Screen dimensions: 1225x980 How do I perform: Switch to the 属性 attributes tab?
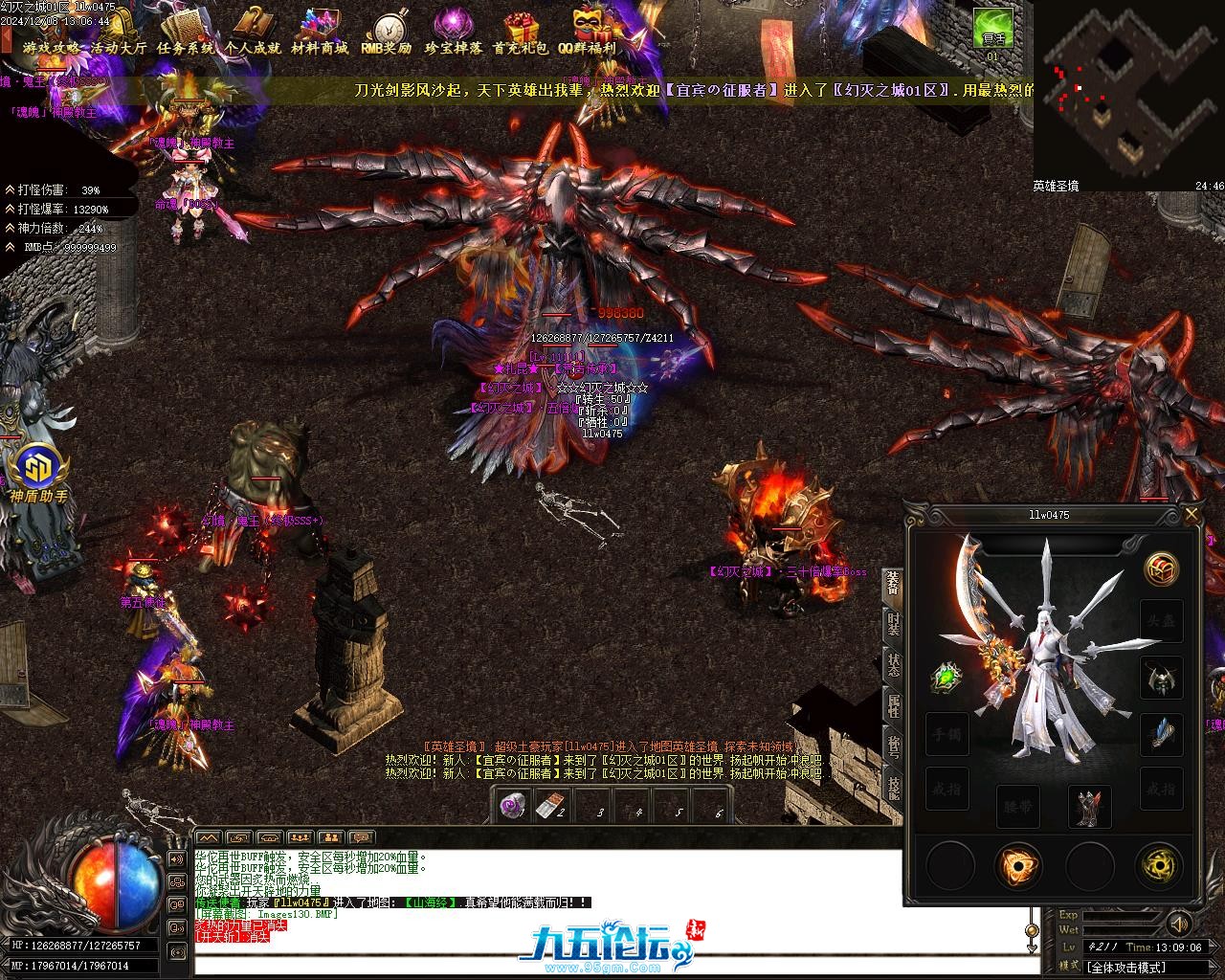pyautogui.click(x=893, y=705)
